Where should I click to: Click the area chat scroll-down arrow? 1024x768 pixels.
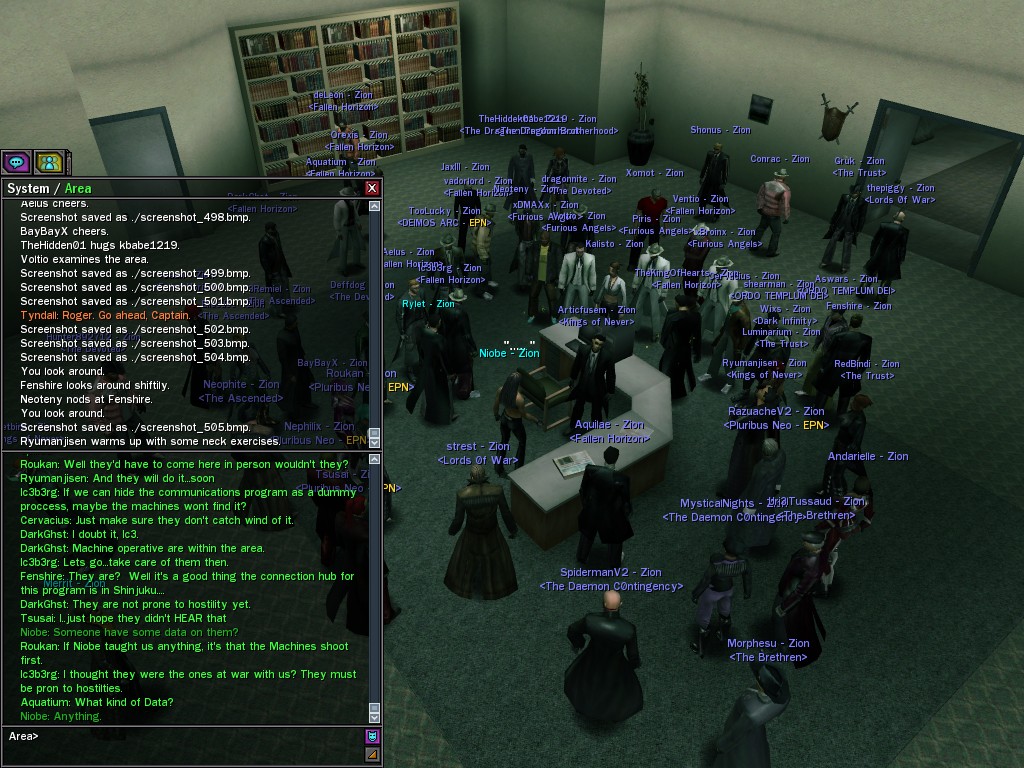pyautogui.click(x=375, y=716)
